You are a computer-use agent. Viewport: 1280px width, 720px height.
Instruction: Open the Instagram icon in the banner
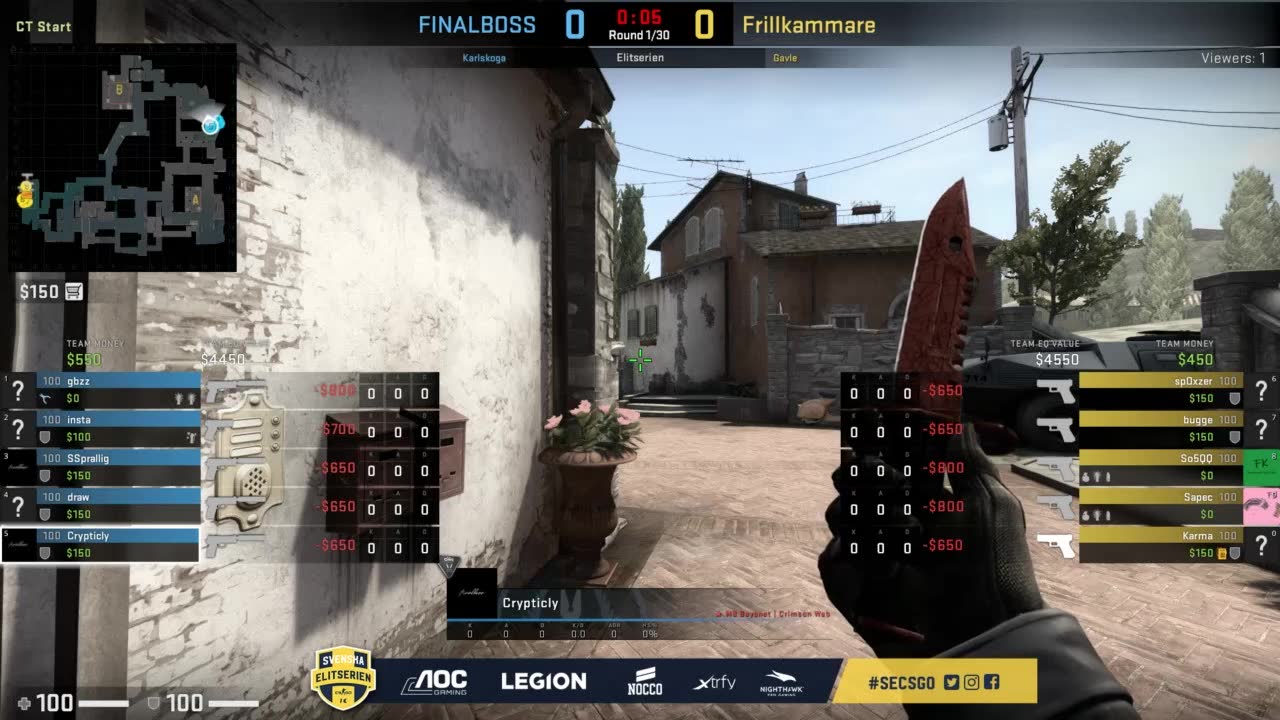[x=971, y=682]
